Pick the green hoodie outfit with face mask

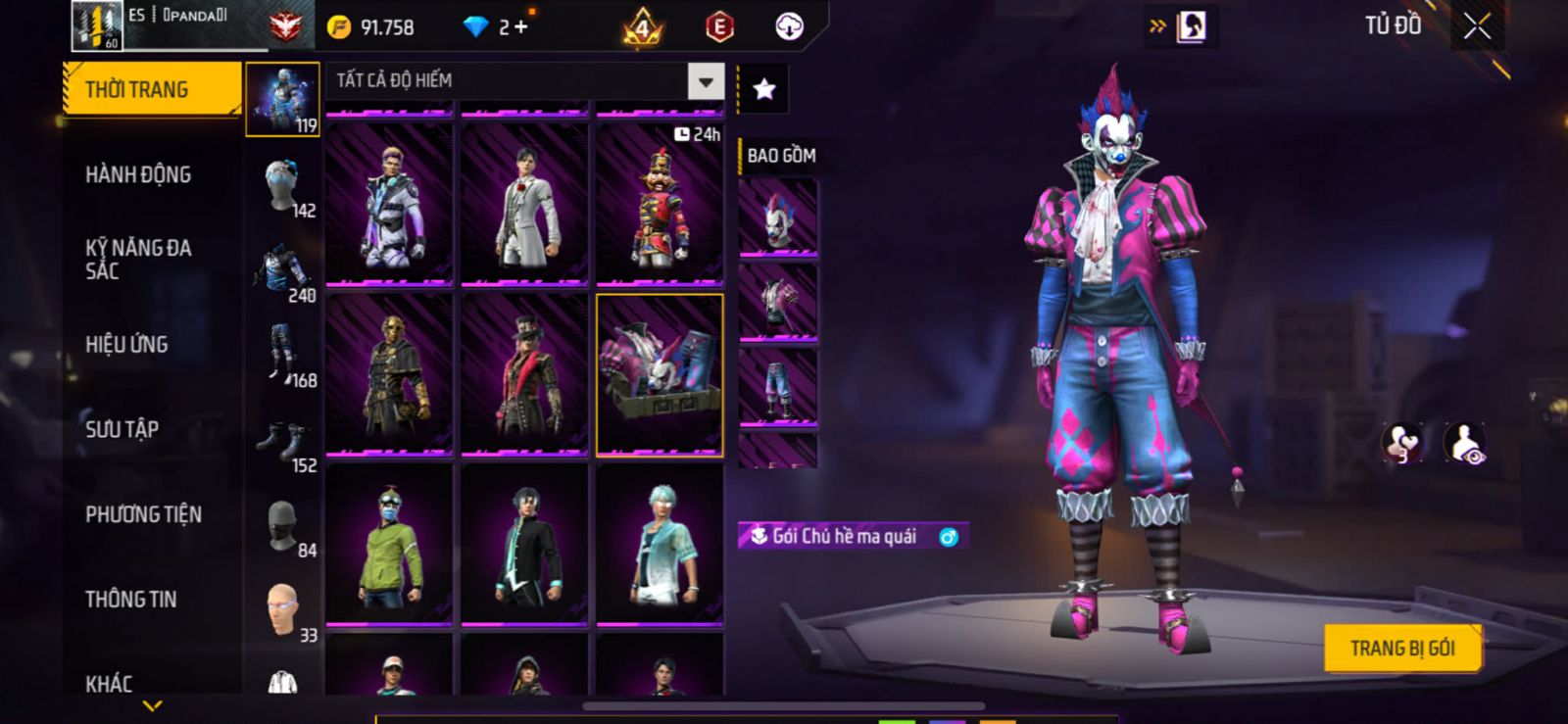389,545
